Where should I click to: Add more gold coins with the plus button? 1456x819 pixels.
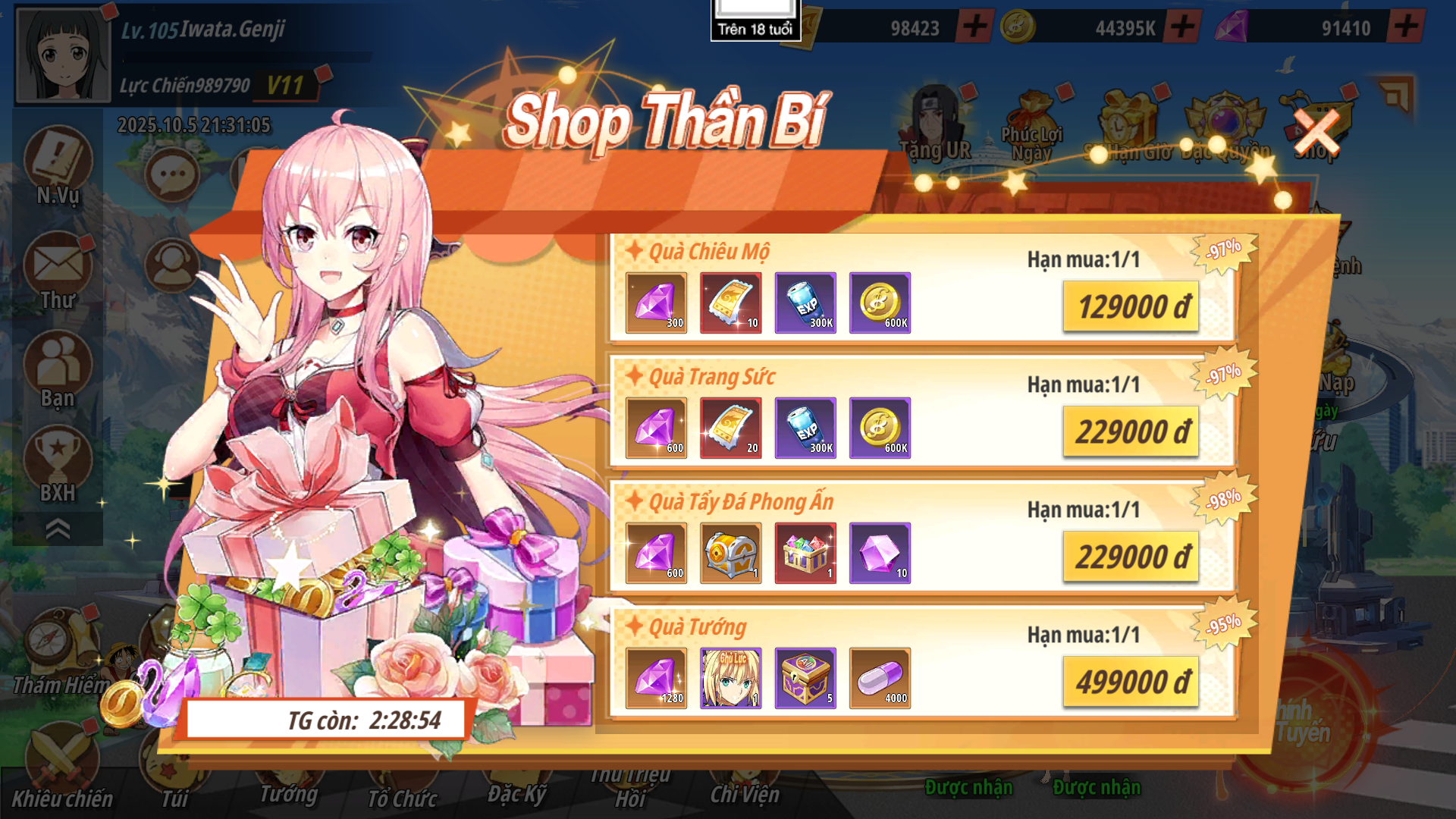click(1183, 27)
